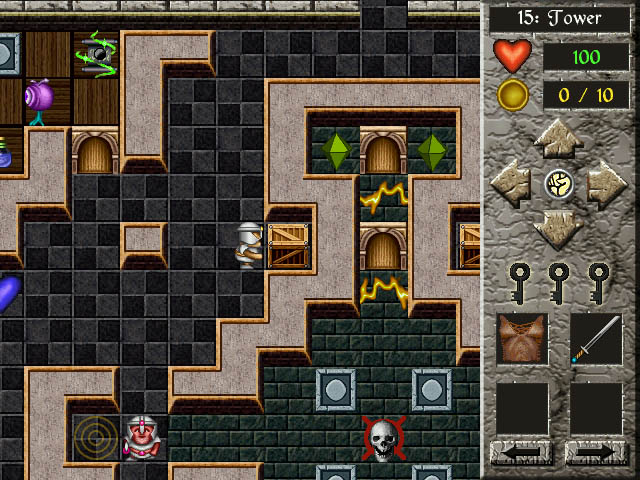
Task: Click the up arrow movement button
Action: [558, 138]
